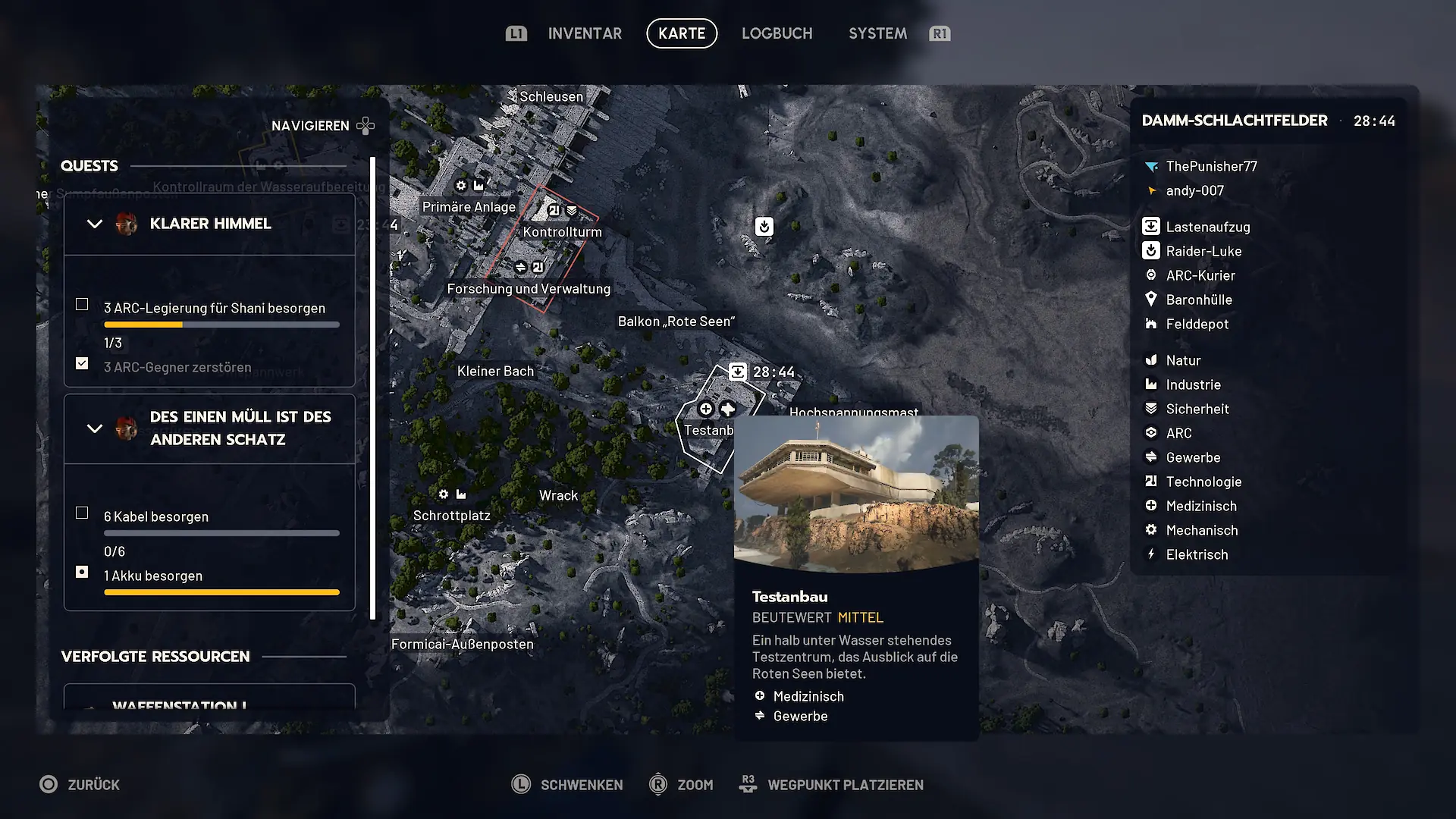
Task: Collapse the Klarer Himmel quest
Action: 95,224
